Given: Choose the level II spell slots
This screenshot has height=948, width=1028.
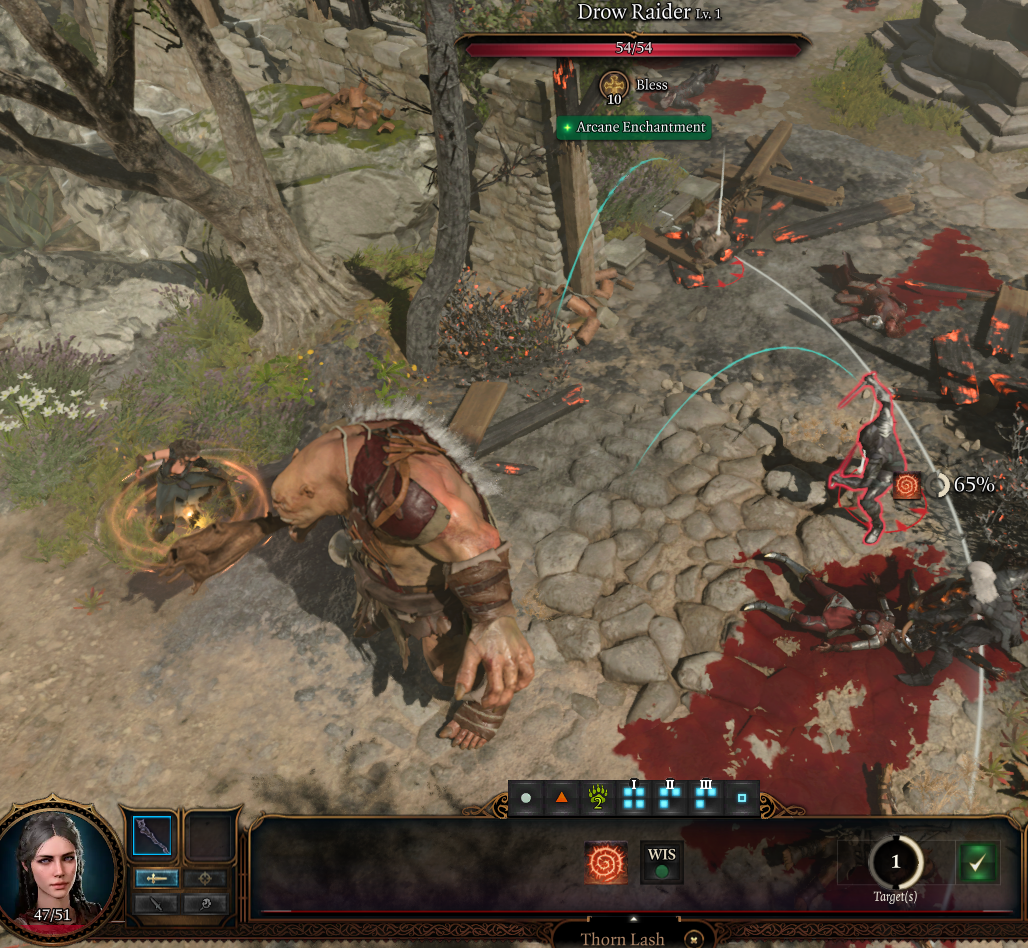Looking at the screenshot, I should click(670, 799).
